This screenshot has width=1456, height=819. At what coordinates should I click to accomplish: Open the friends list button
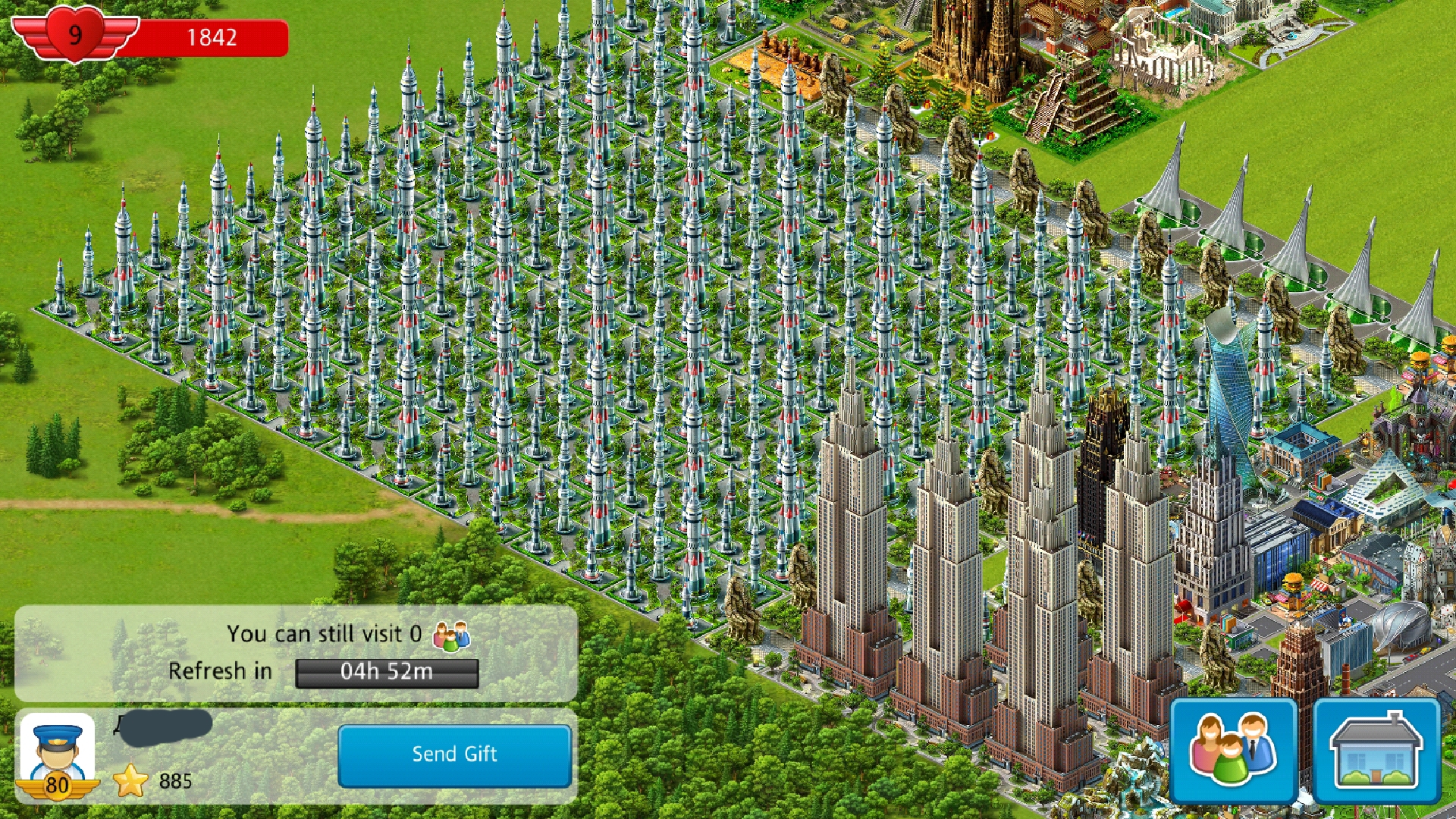pos(1233,751)
